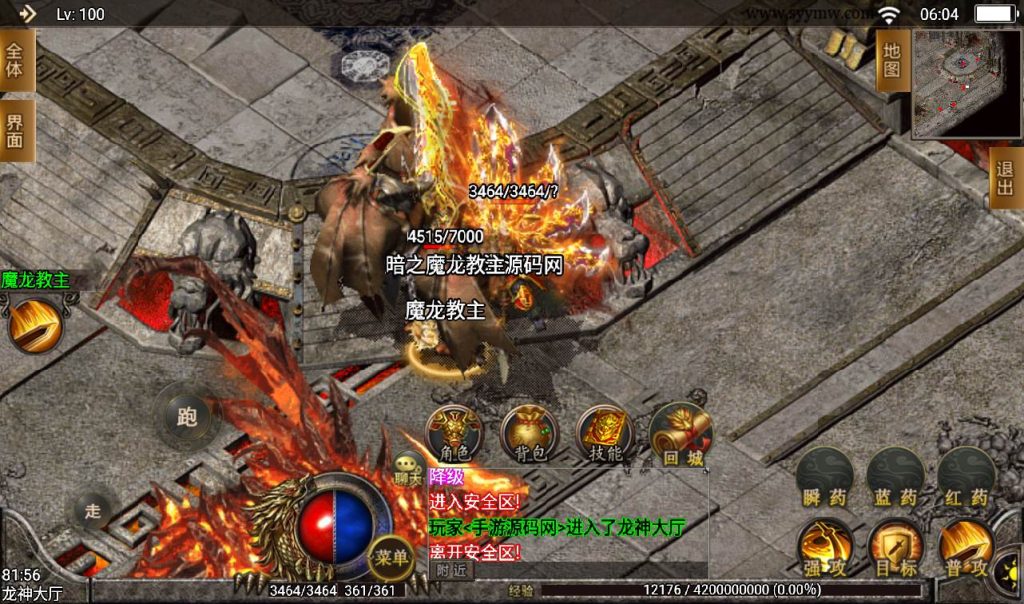Use the 蓝药 mana potion slot
The height and width of the screenshot is (604, 1024).
point(895,477)
